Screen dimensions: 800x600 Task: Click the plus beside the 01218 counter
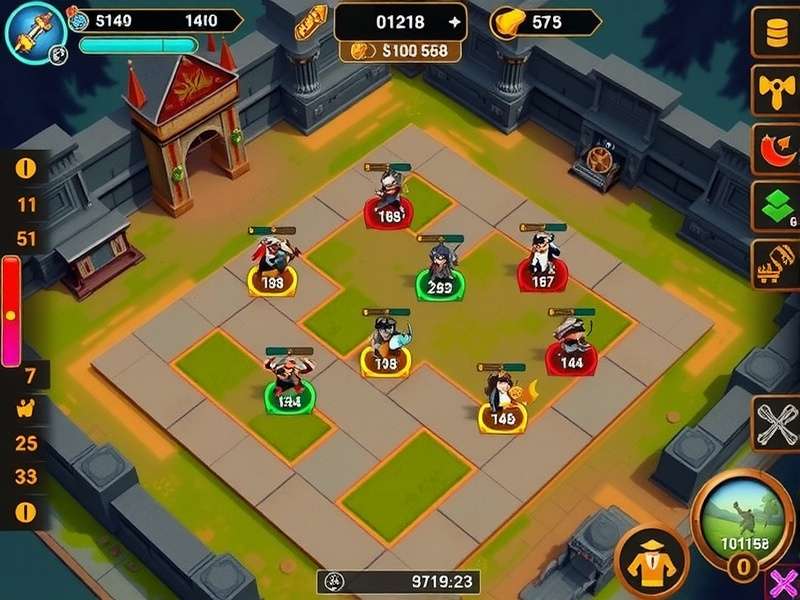[455, 22]
